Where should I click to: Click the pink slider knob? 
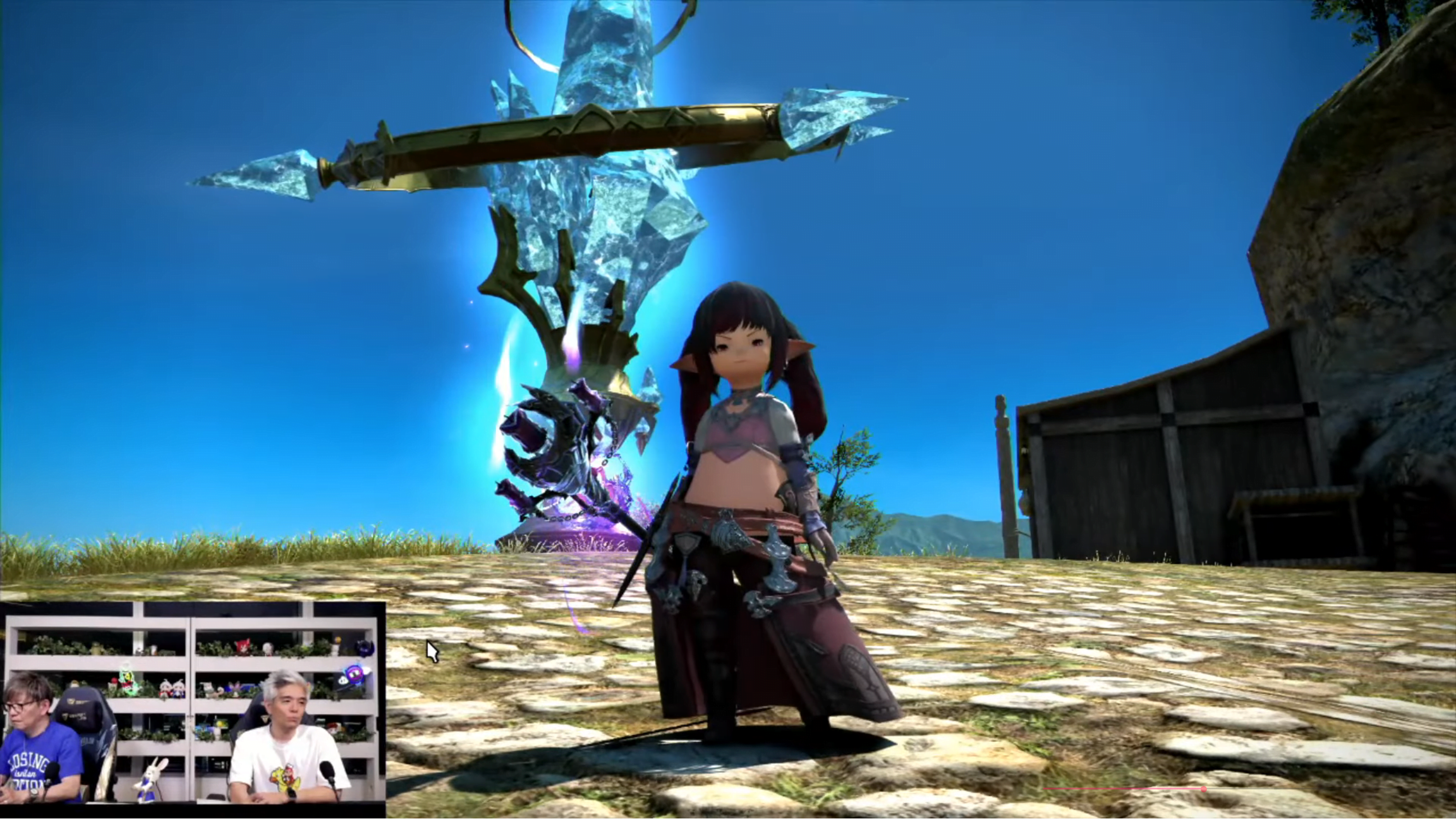click(1204, 789)
